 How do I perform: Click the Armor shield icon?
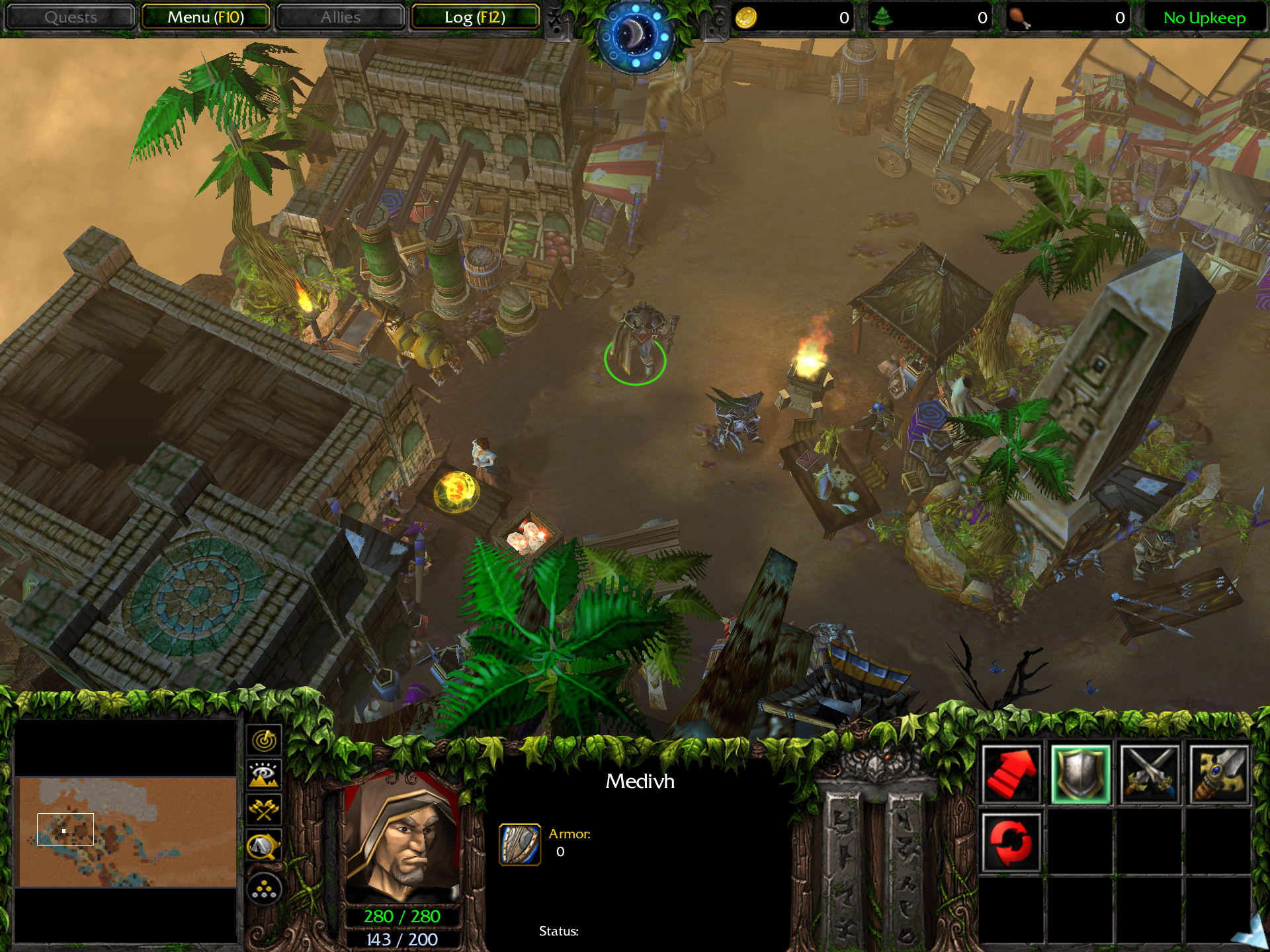tap(520, 844)
